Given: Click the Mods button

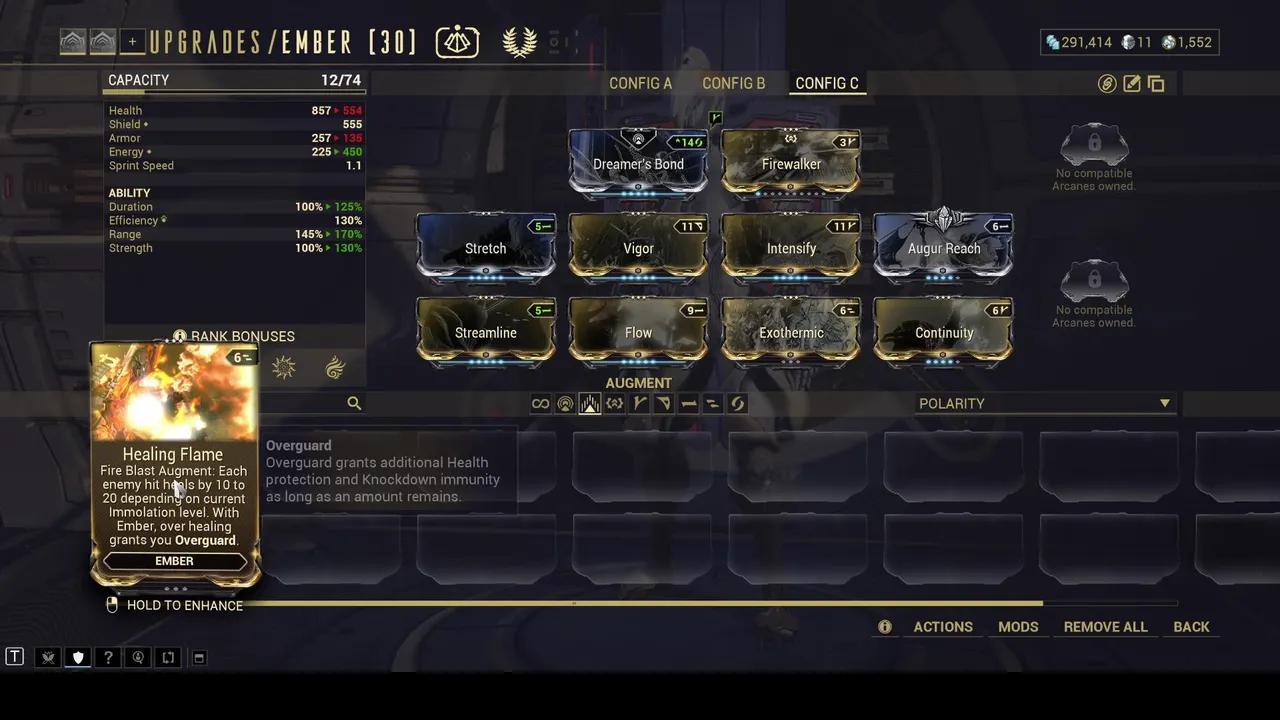Looking at the screenshot, I should [1018, 627].
